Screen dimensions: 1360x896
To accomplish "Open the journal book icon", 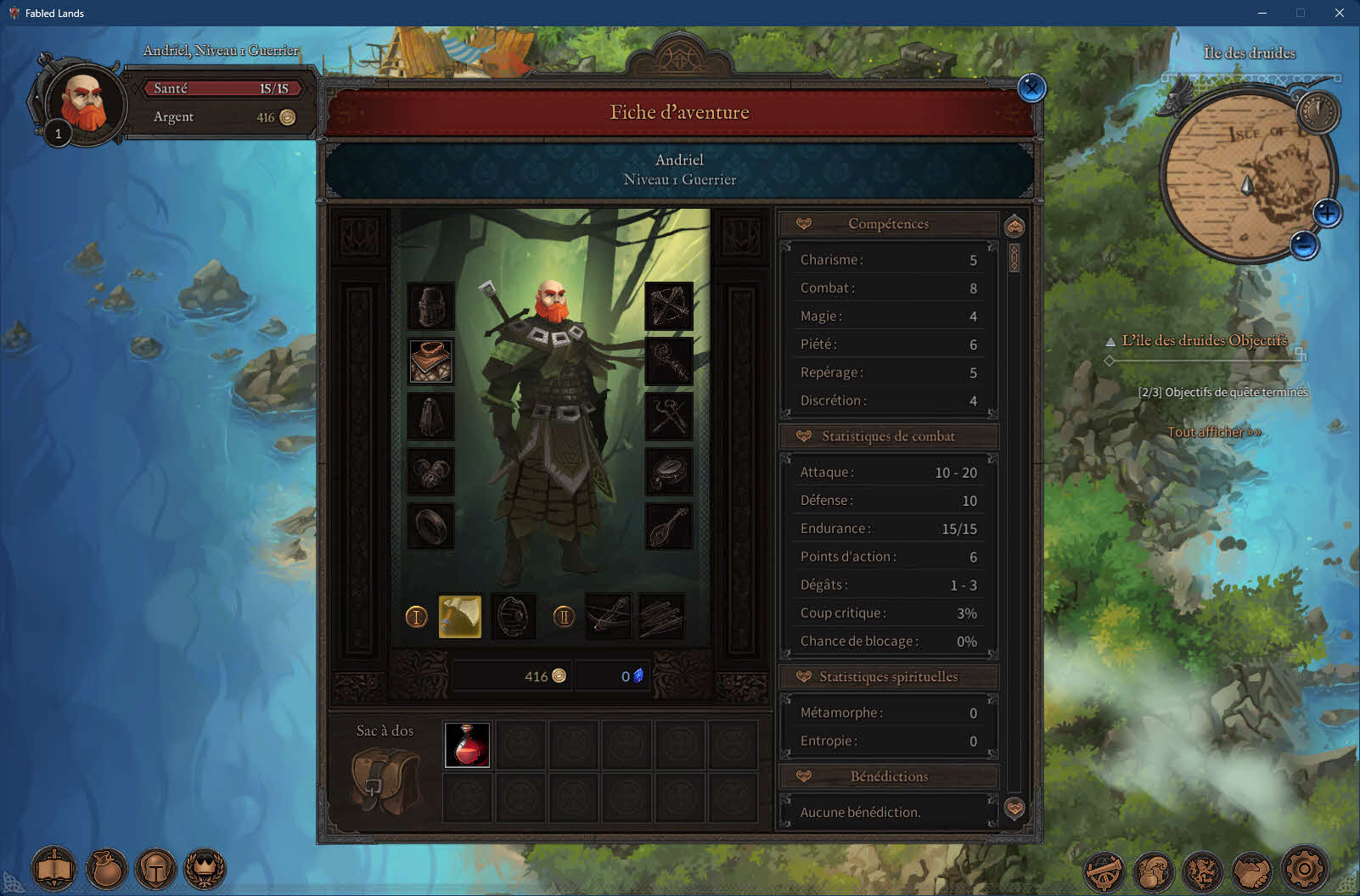I will [x=54, y=869].
